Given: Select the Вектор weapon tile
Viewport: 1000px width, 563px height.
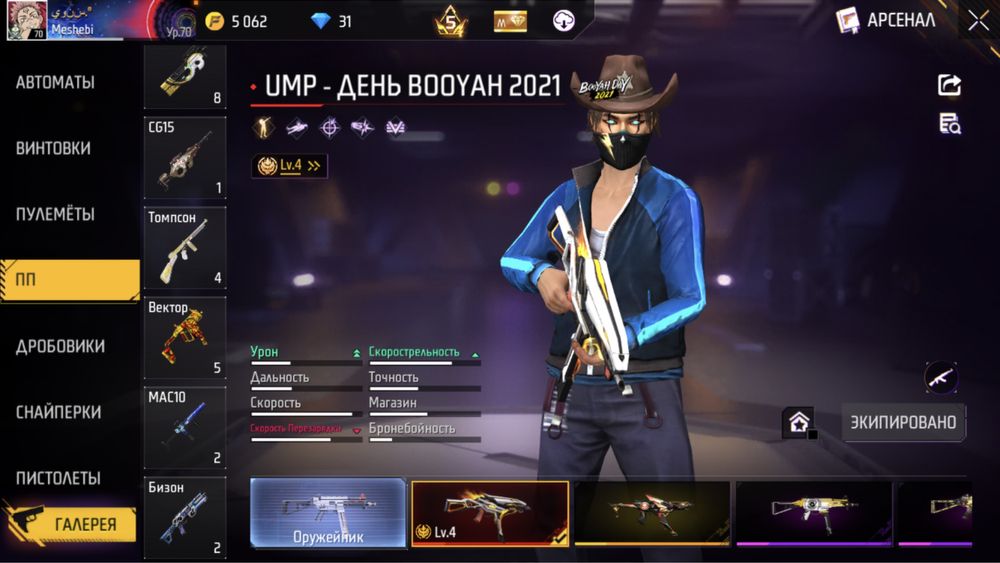Looking at the screenshot, I should (185, 338).
